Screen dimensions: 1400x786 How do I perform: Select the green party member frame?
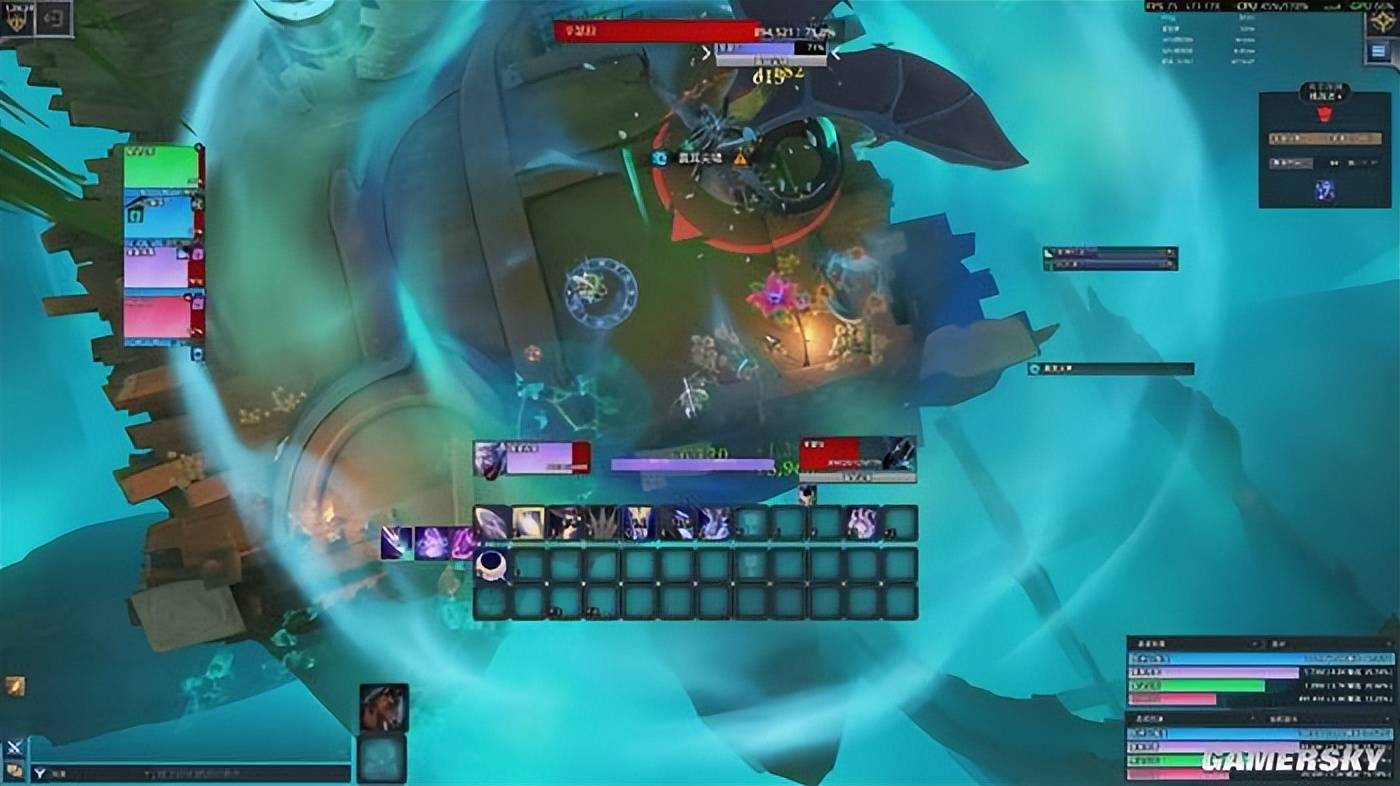click(x=160, y=166)
